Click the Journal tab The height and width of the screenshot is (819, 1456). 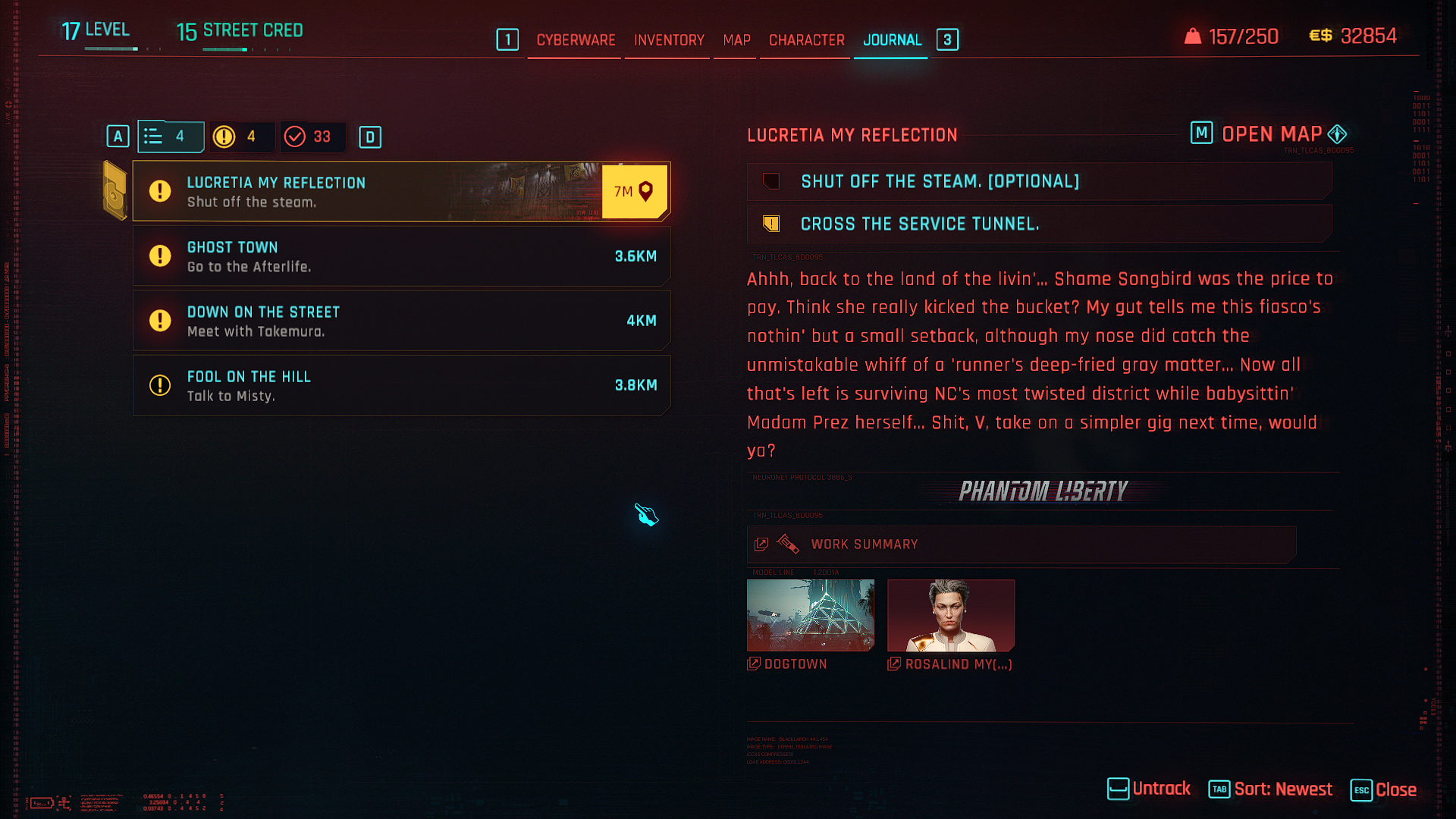(892, 40)
